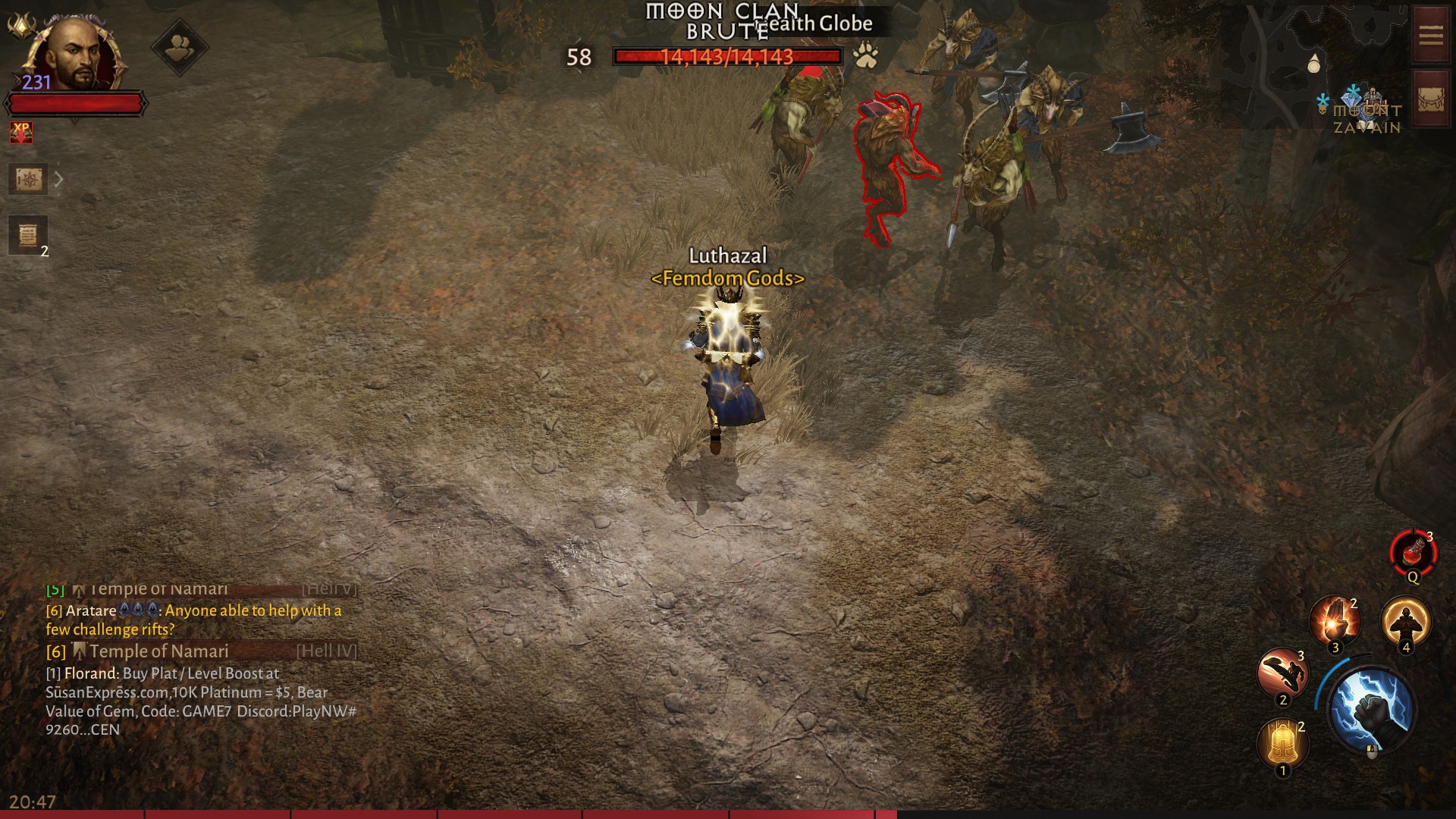Activate the golden bell skill
The width and height of the screenshot is (1456, 819).
tap(1282, 743)
